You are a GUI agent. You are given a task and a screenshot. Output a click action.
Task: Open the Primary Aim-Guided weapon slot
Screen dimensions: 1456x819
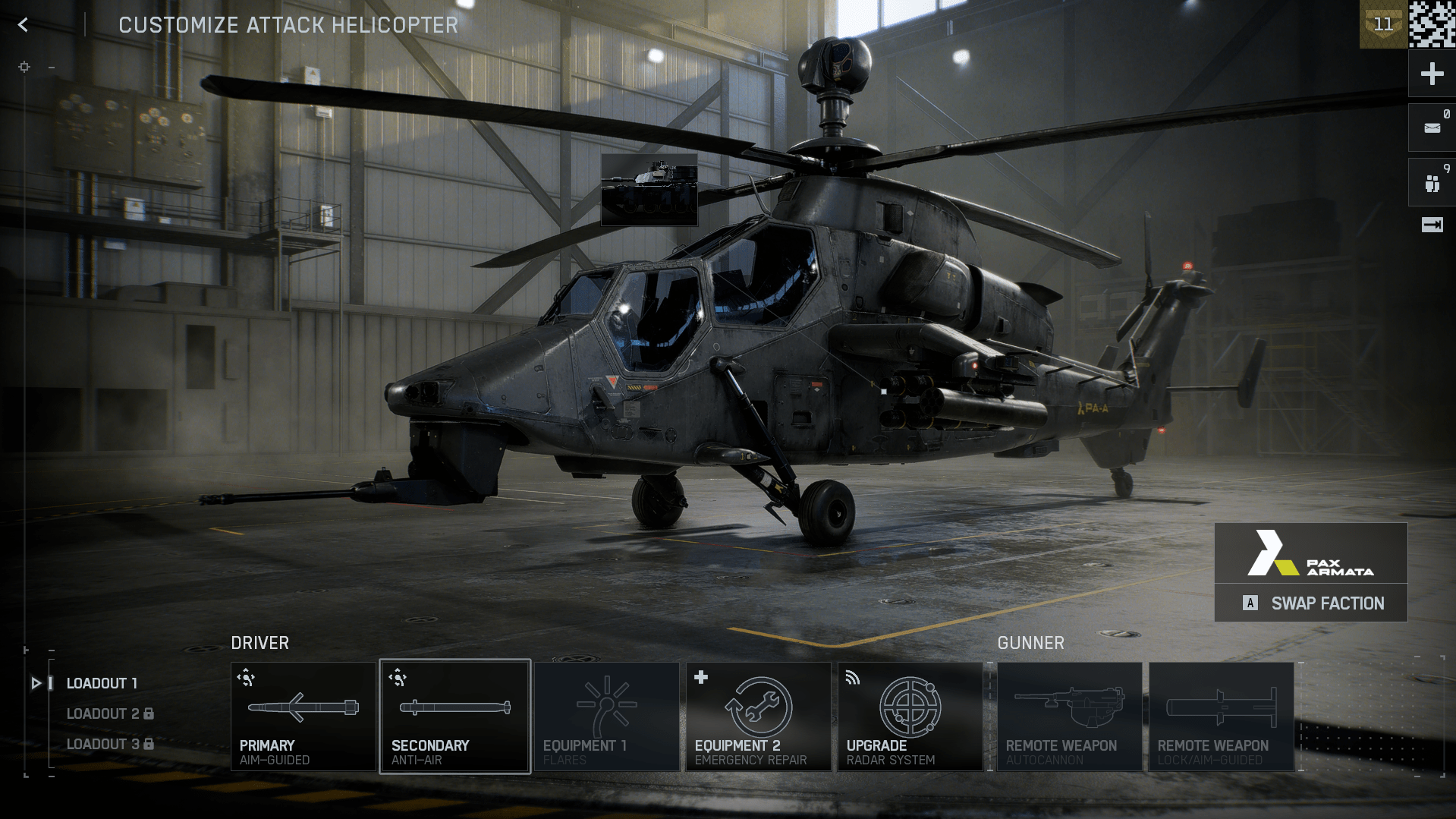pos(303,717)
